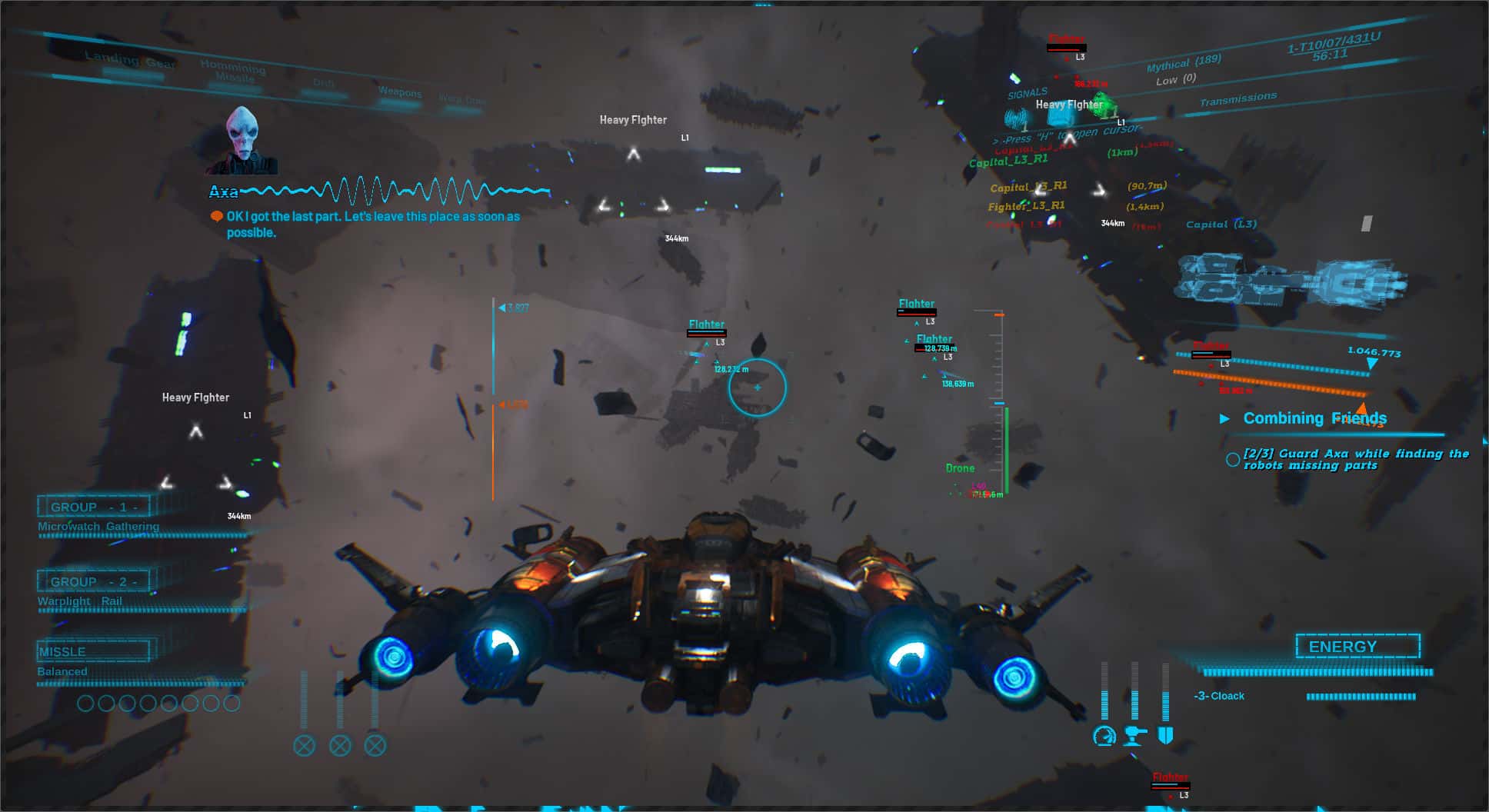1489x812 pixels.
Task: Toggle the -3- Cloack ability
Action: pyautogui.click(x=1218, y=695)
